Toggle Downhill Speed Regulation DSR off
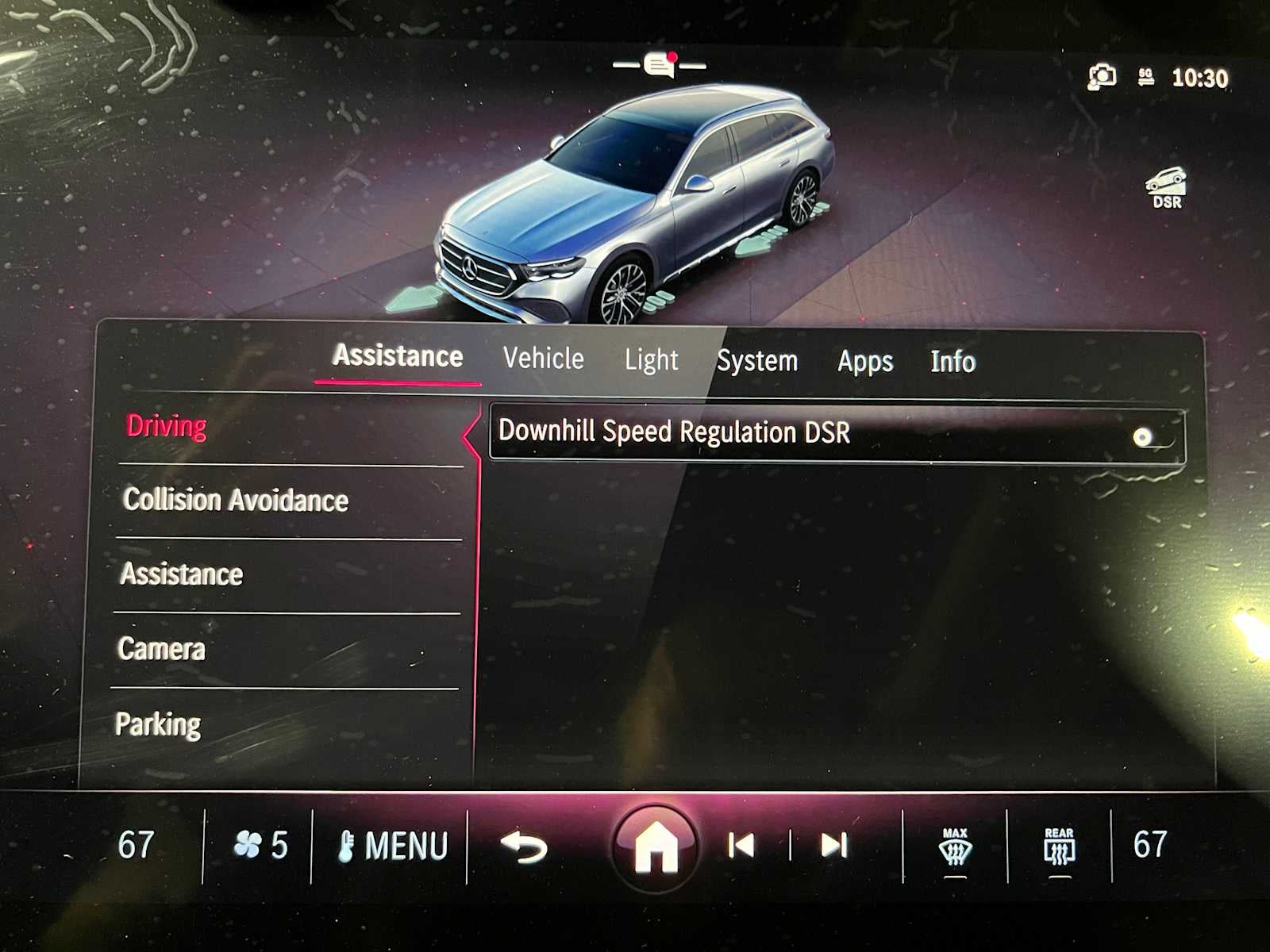The height and width of the screenshot is (952, 1270). [1143, 435]
